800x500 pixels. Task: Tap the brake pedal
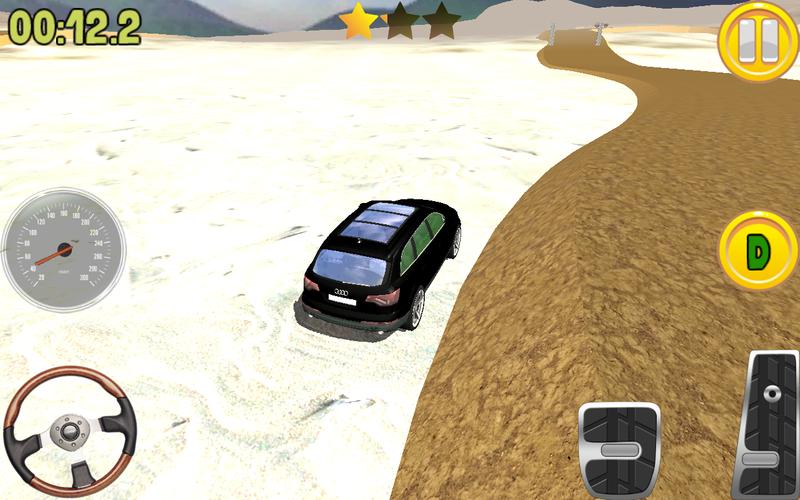point(619,450)
